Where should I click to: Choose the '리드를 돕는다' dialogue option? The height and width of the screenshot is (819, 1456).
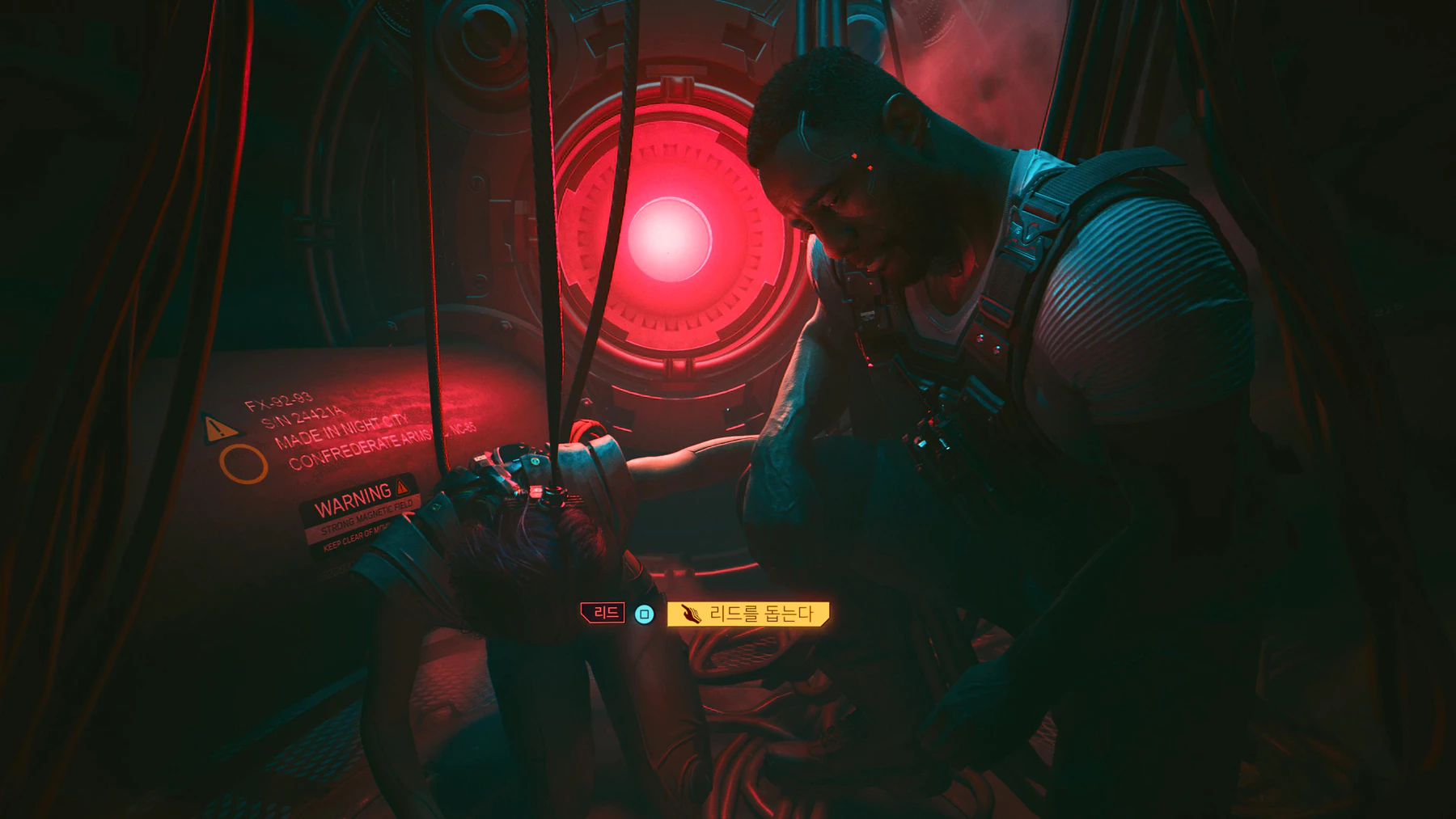[748, 614]
